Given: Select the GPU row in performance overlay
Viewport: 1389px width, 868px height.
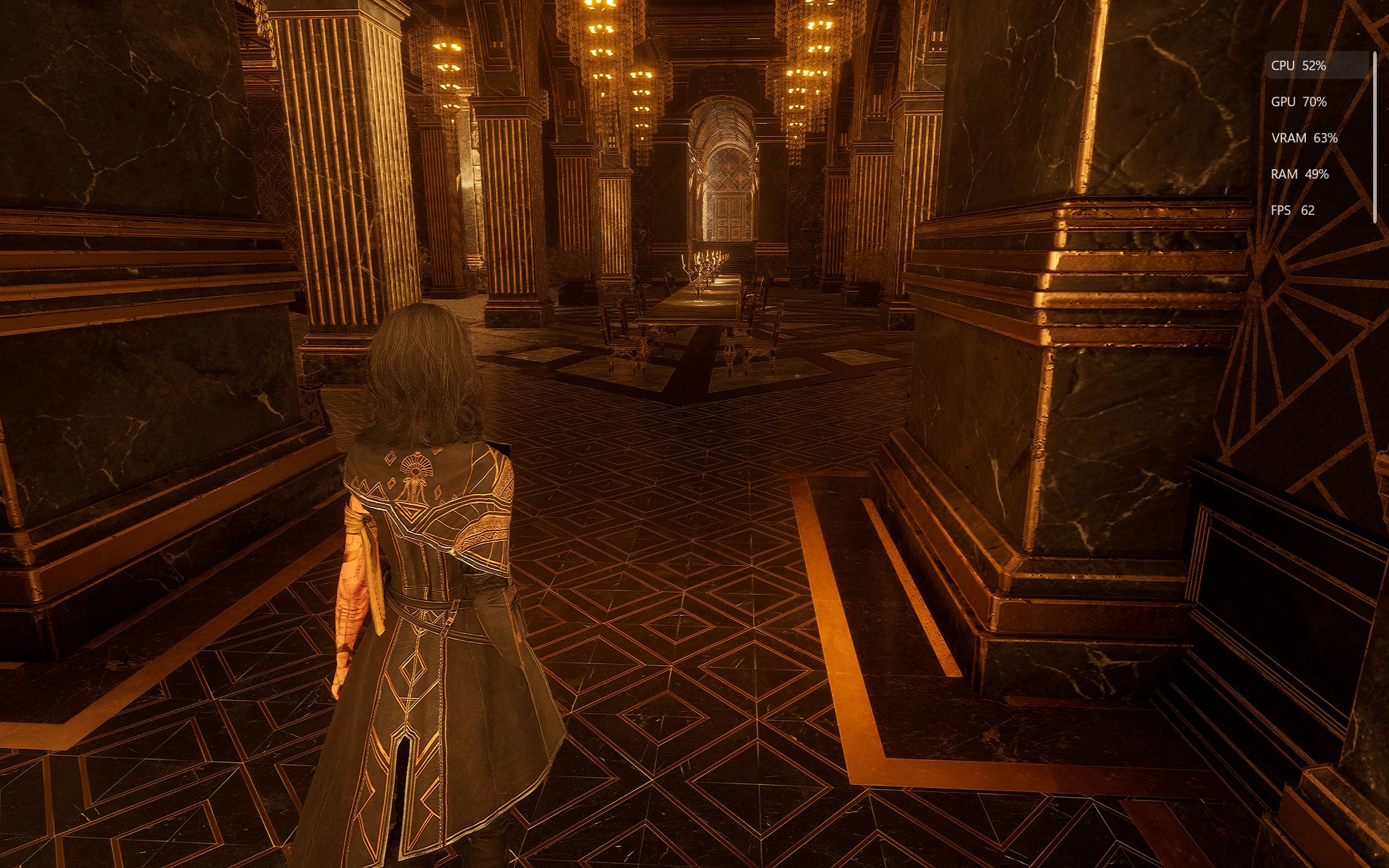Looking at the screenshot, I should coord(1299,102).
